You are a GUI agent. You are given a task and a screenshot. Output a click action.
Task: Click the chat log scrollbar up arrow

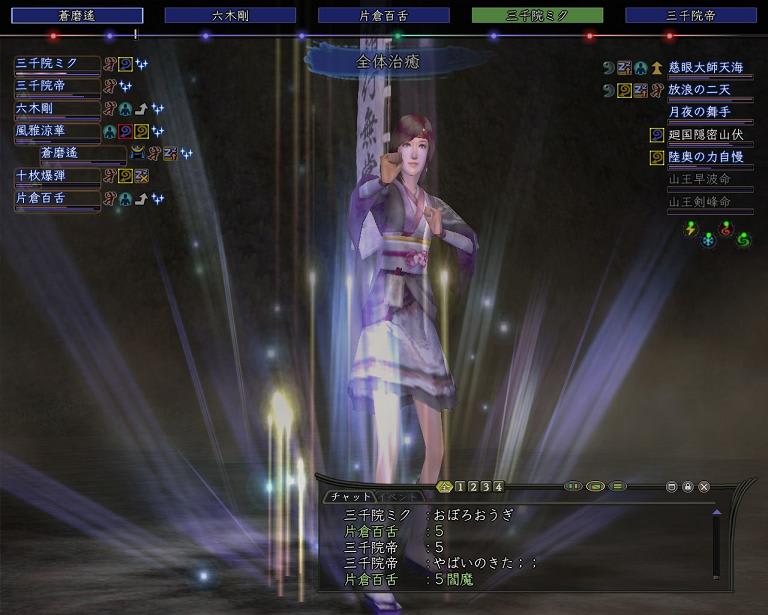click(716, 512)
